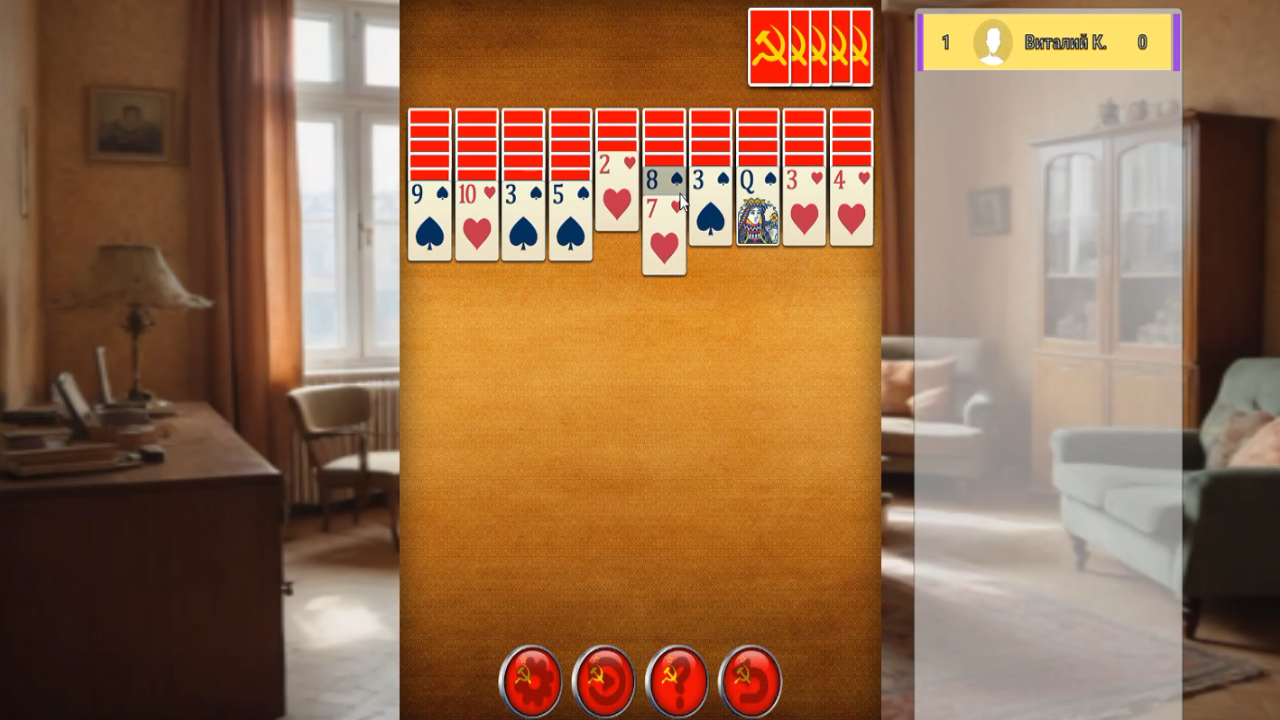
Task: Pick the 2 of hearts card
Action: pos(617,195)
